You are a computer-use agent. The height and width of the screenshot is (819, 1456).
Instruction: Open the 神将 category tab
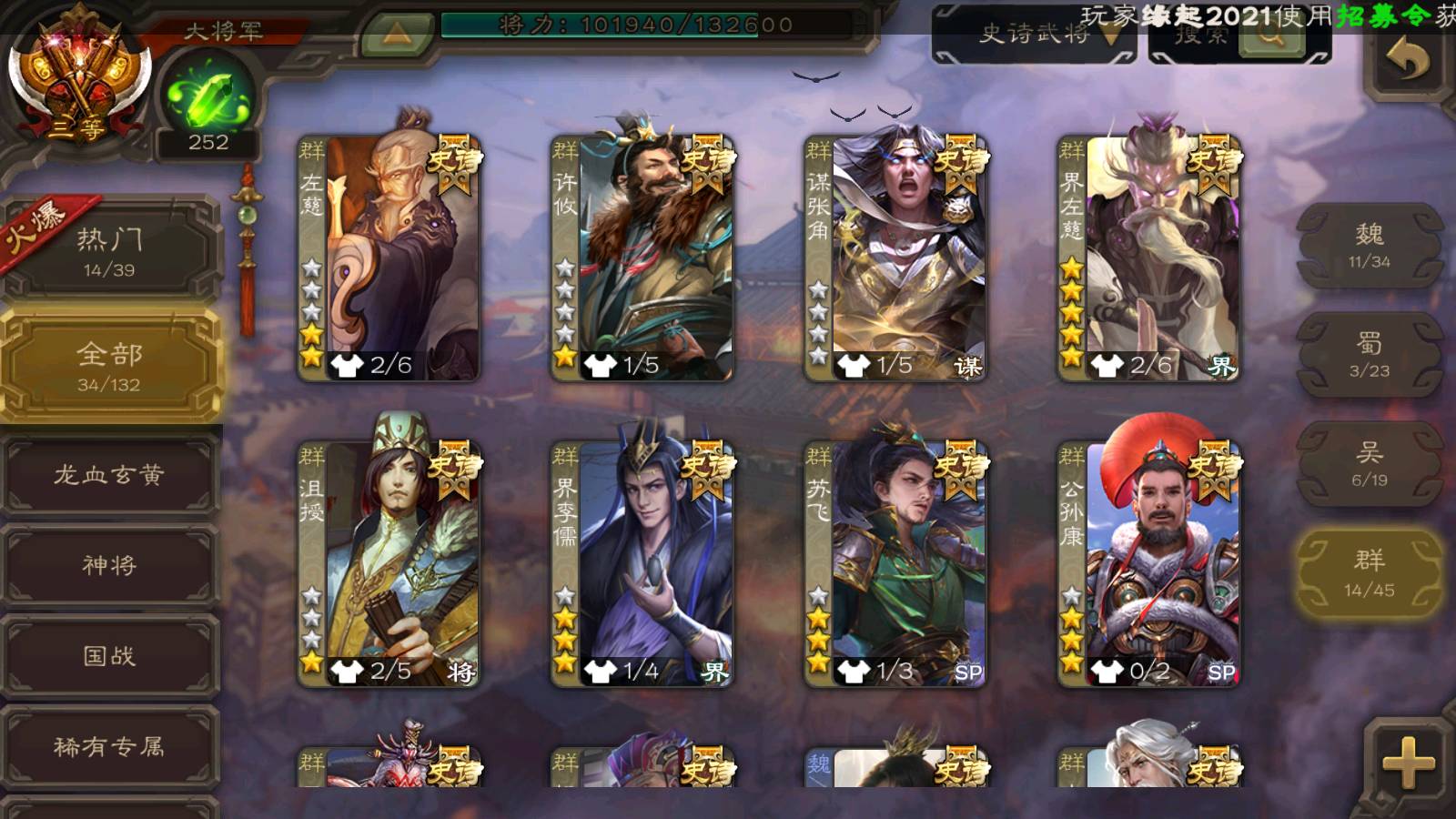pyautogui.click(x=109, y=565)
